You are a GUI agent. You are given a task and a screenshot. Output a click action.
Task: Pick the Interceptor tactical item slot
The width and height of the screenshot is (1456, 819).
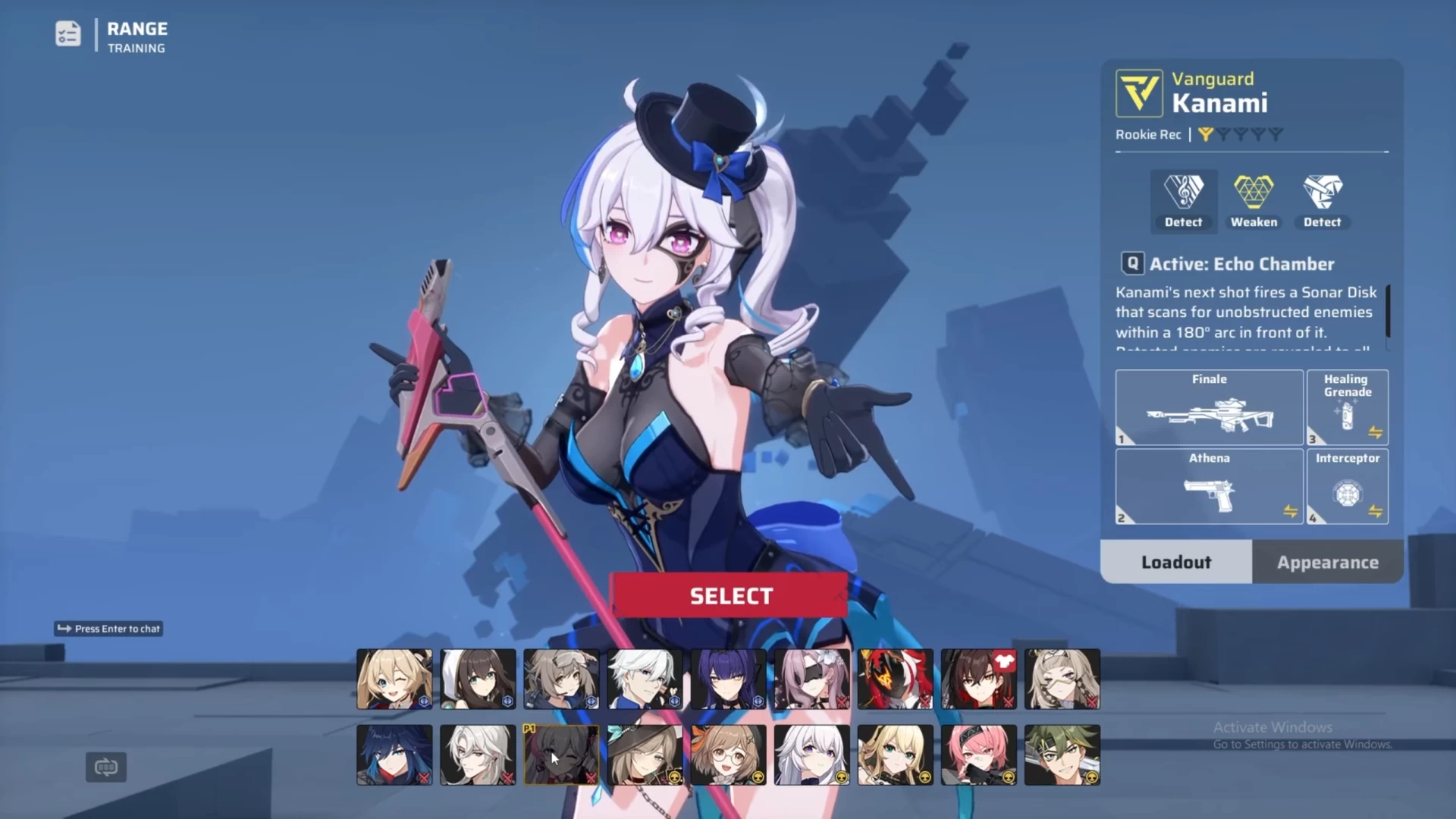(1347, 486)
